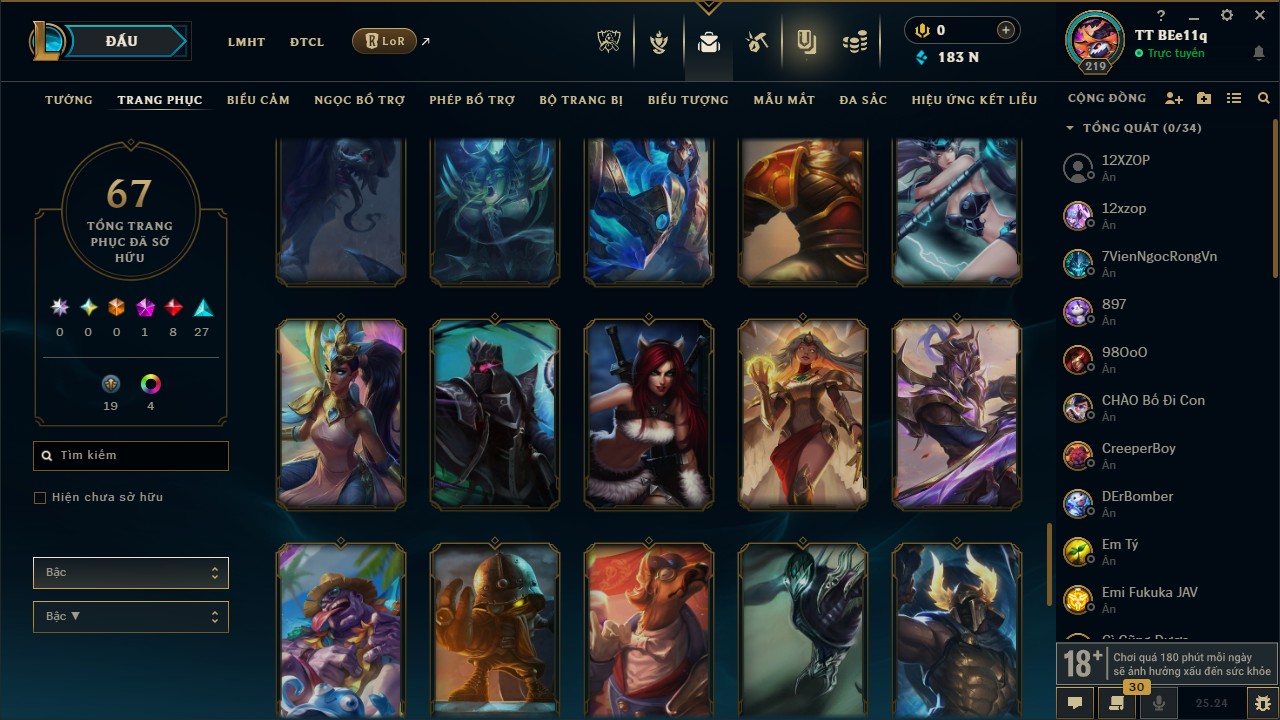Collapse the TỔNG QUÁT friends group
Image resolution: width=1280 pixels, height=720 pixels.
coord(1070,128)
